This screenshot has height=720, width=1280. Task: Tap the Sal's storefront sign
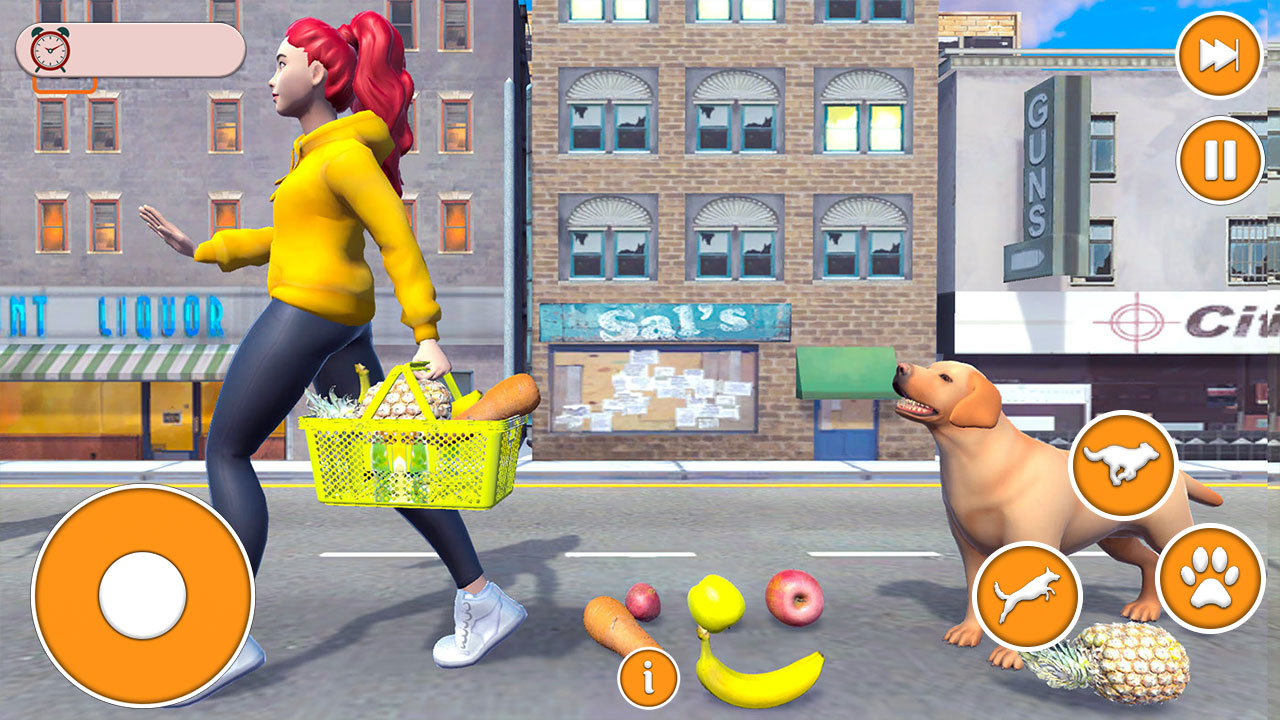pyautogui.click(x=665, y=318)
